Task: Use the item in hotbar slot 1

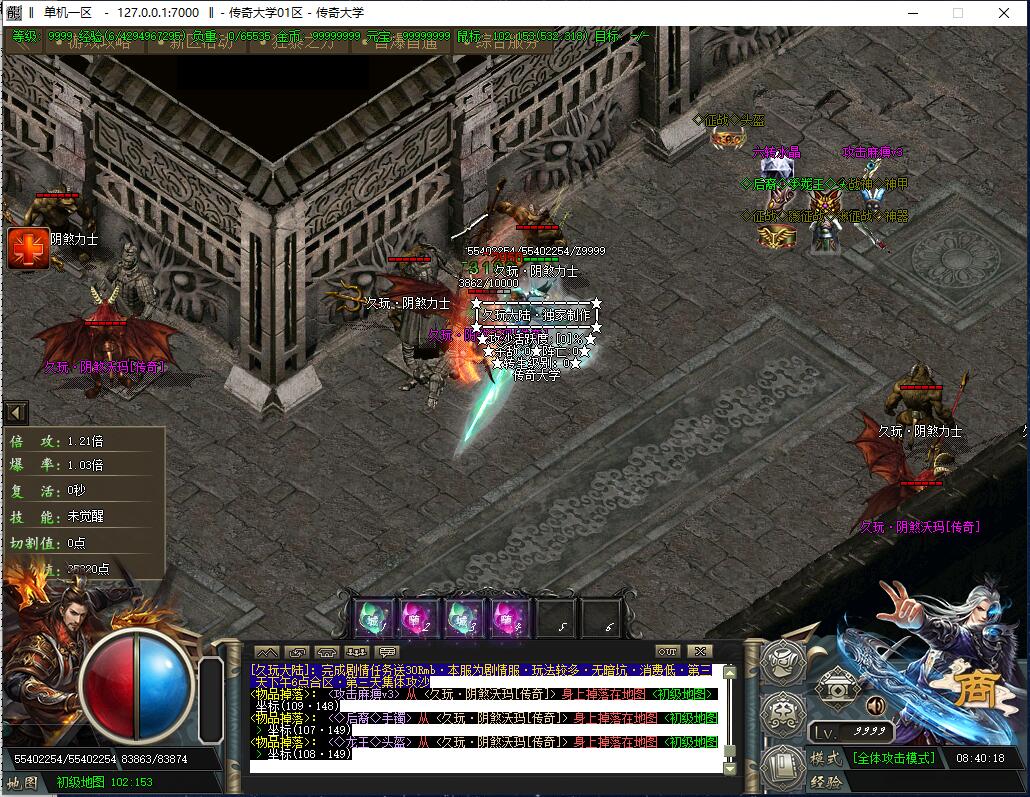Action: (376, 618)
